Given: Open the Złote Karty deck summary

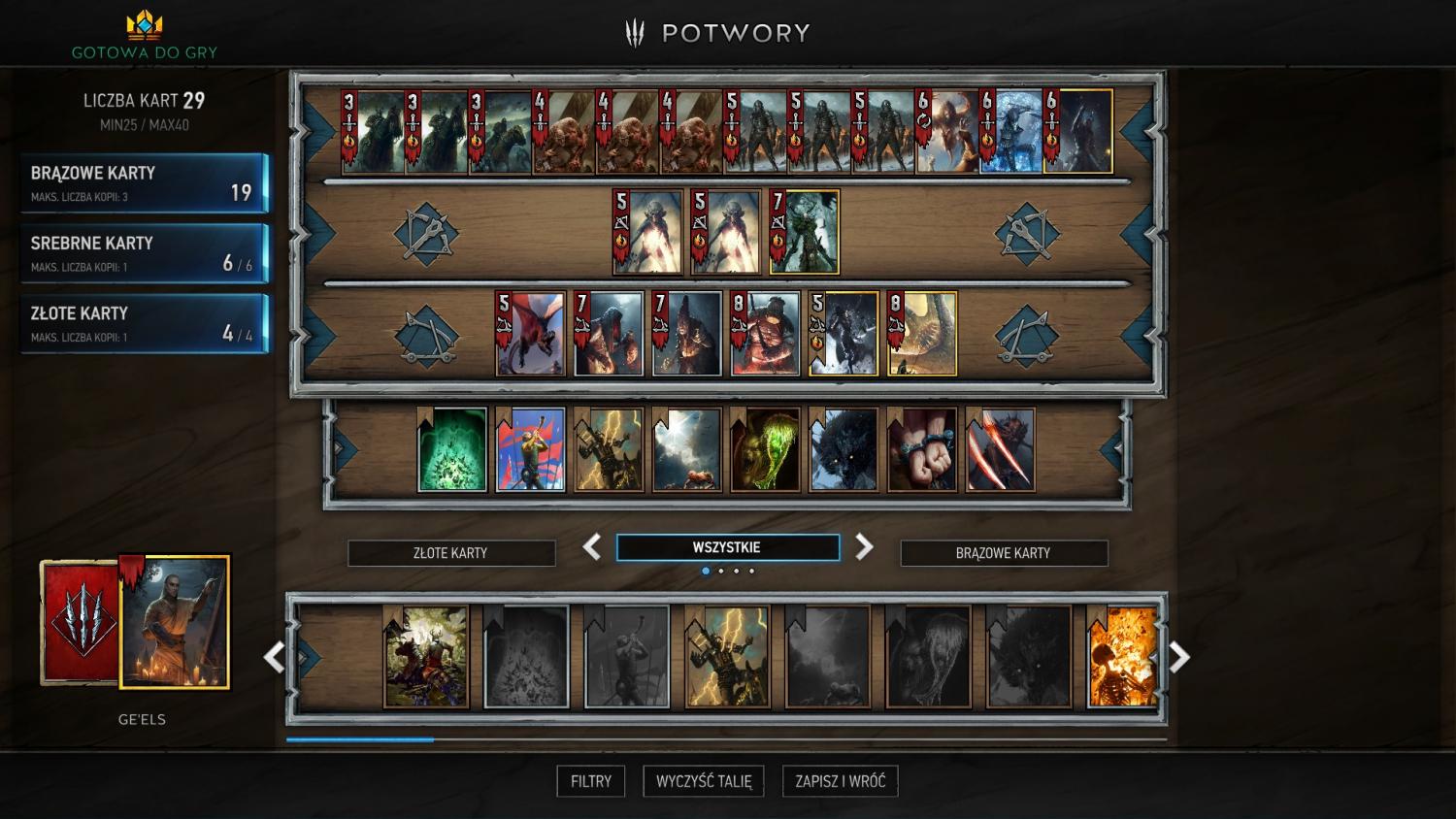Looking at the screenshot, I should [144, 324].
